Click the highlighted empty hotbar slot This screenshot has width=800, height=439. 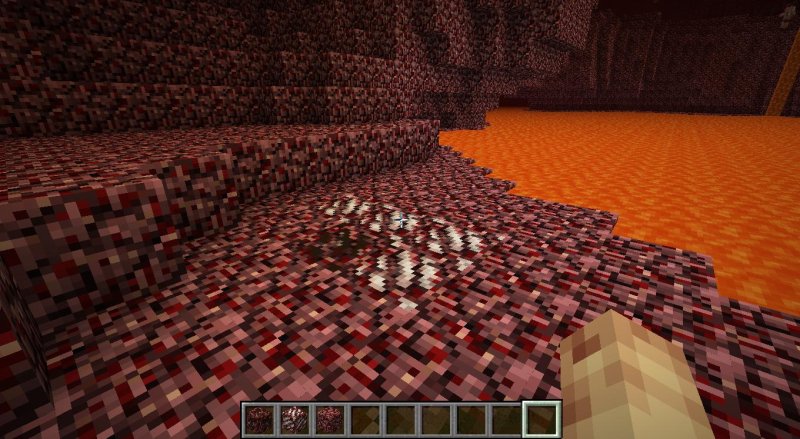pyautogui.click(x=540, y=418)
